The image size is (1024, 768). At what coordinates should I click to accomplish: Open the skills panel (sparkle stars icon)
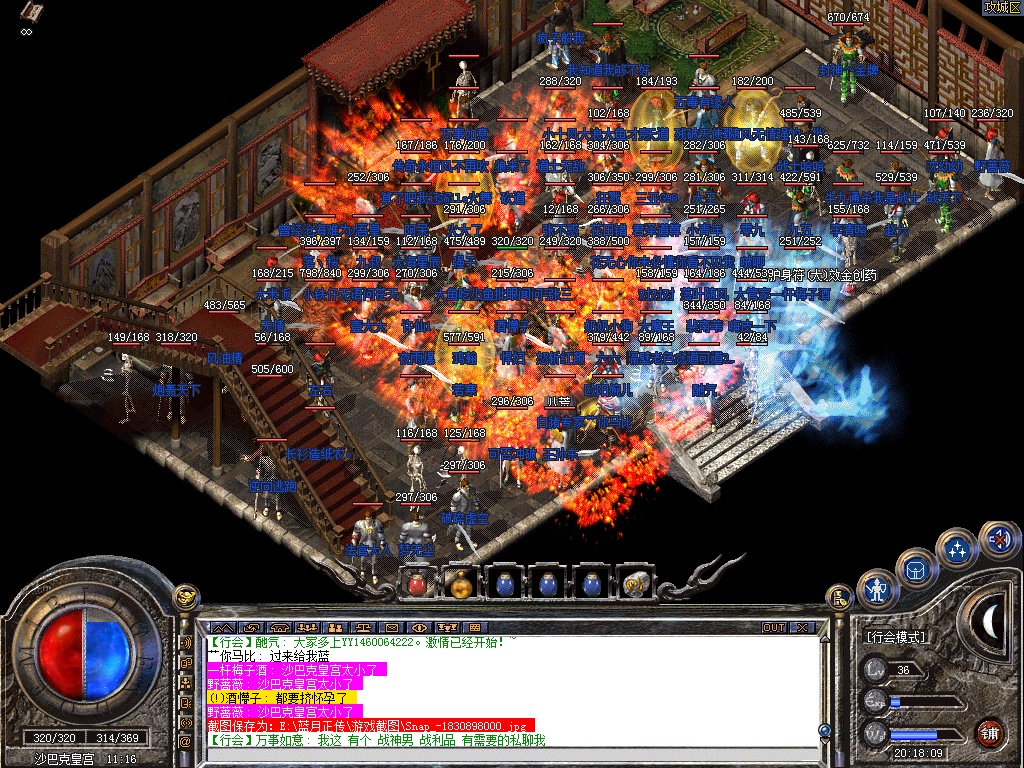tap(957, 549)
